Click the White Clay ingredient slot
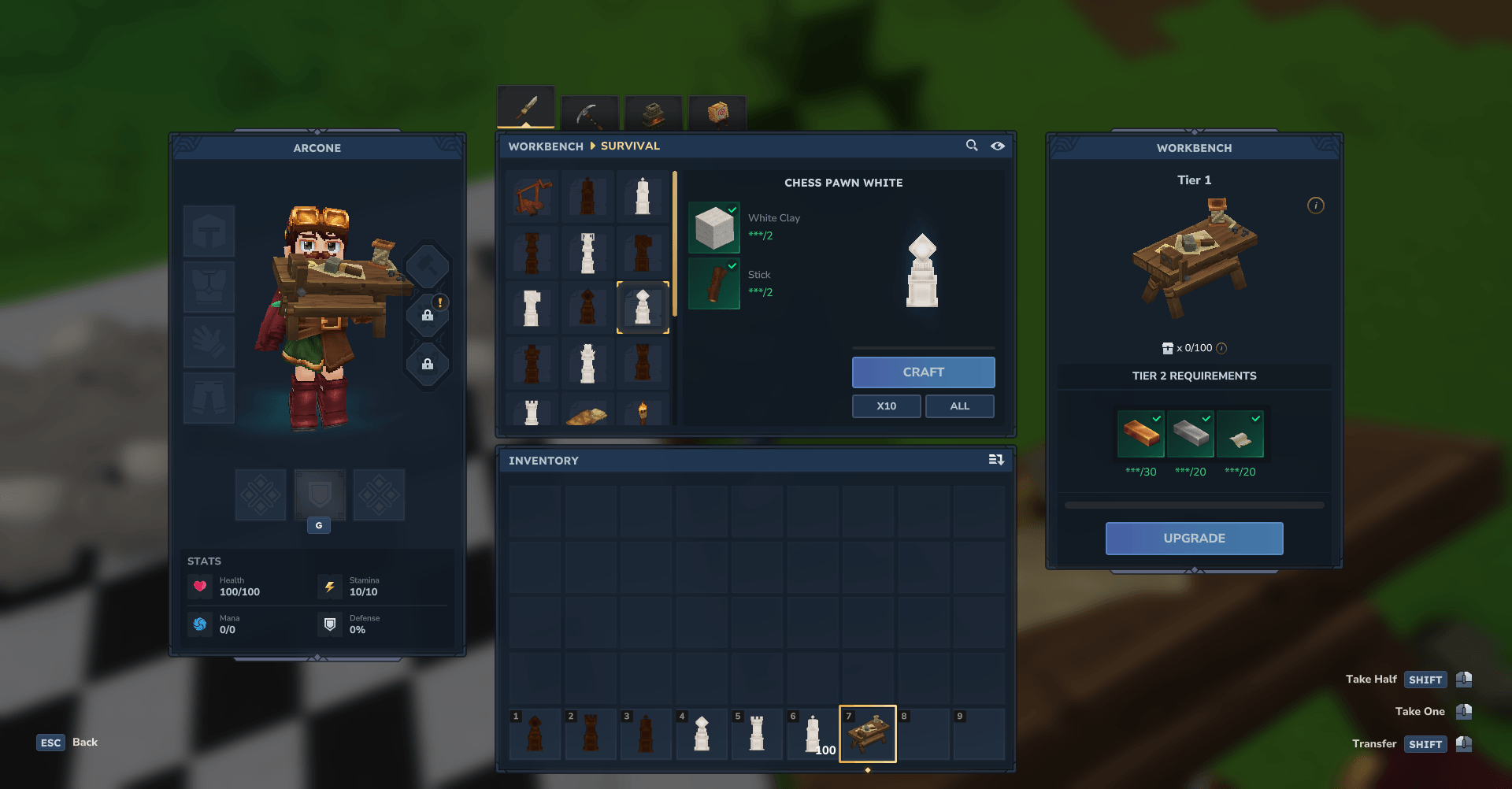This screenshot has height=789, width=1512. coord(714,228)
